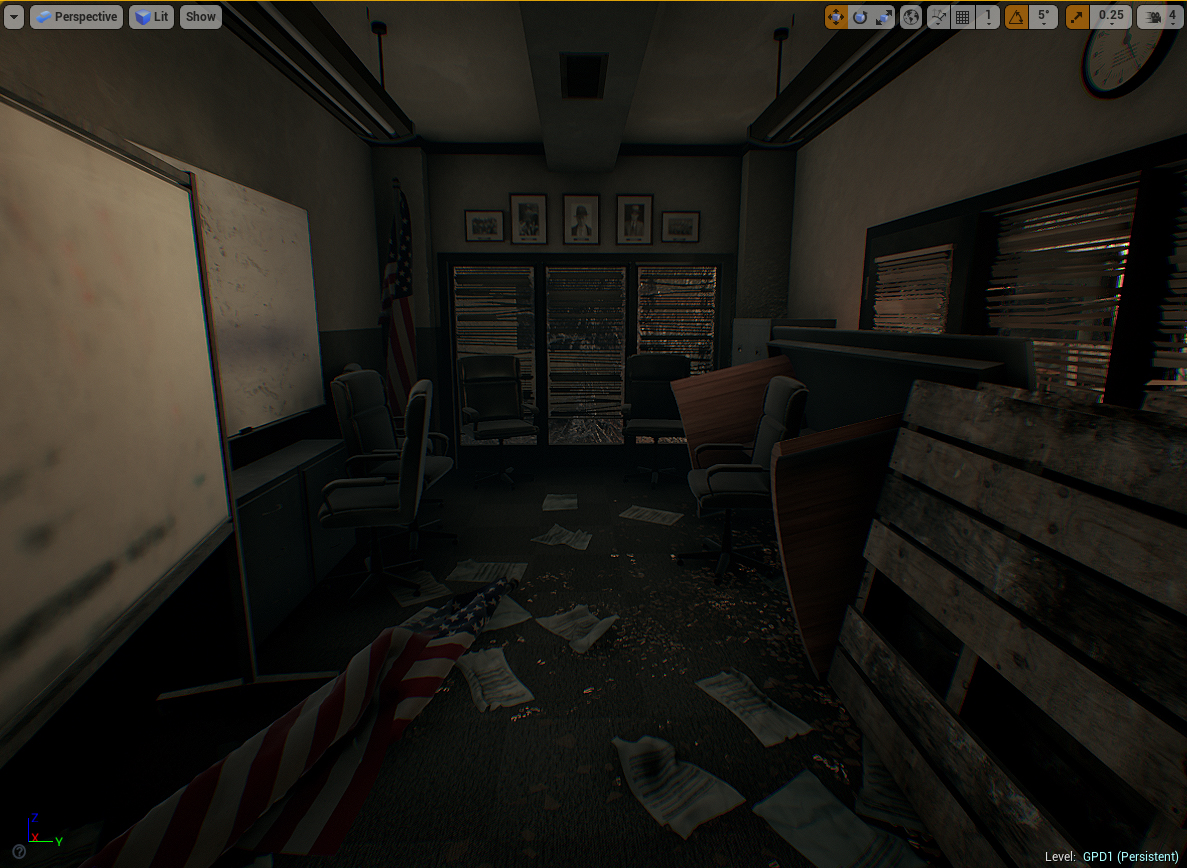Viewport: 1187px width, 868px height.
Task: Click the question mark help icon
Action: click(19, 852)
